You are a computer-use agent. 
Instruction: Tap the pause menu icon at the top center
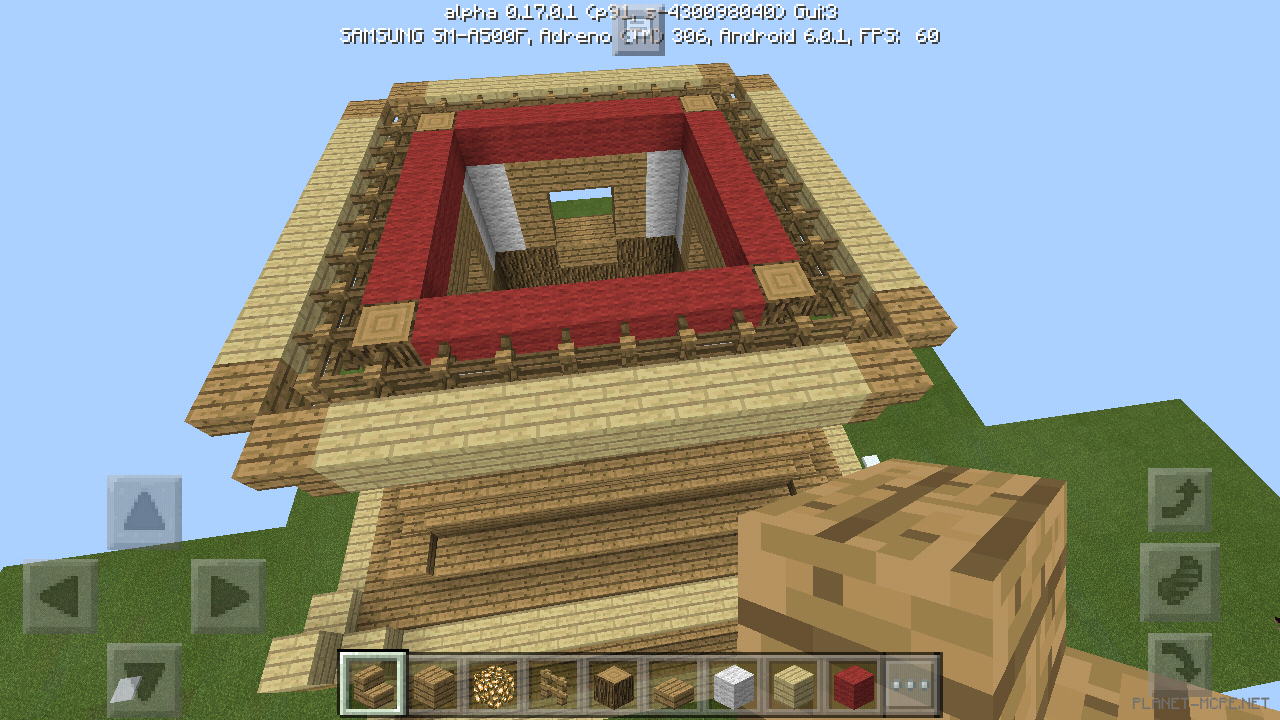(637, 30)
